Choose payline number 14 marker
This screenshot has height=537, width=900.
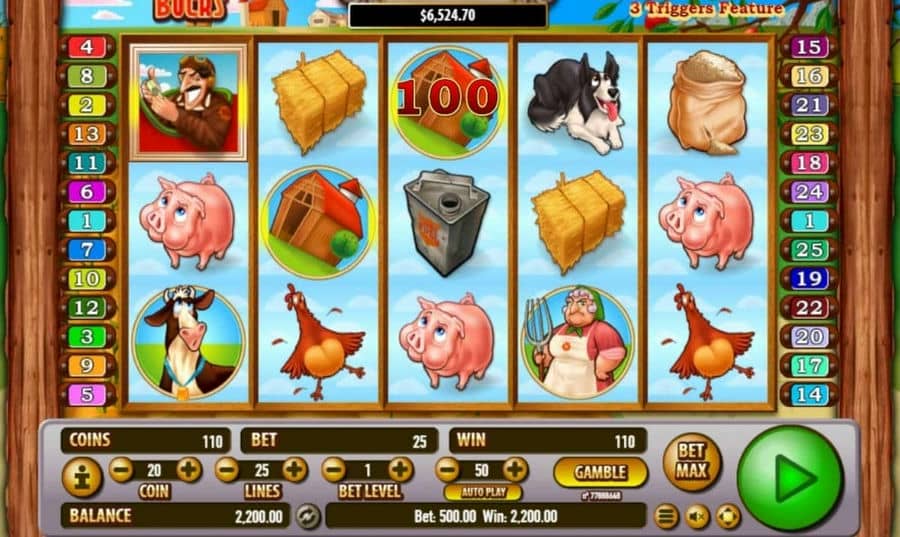(x=808, y=394)
